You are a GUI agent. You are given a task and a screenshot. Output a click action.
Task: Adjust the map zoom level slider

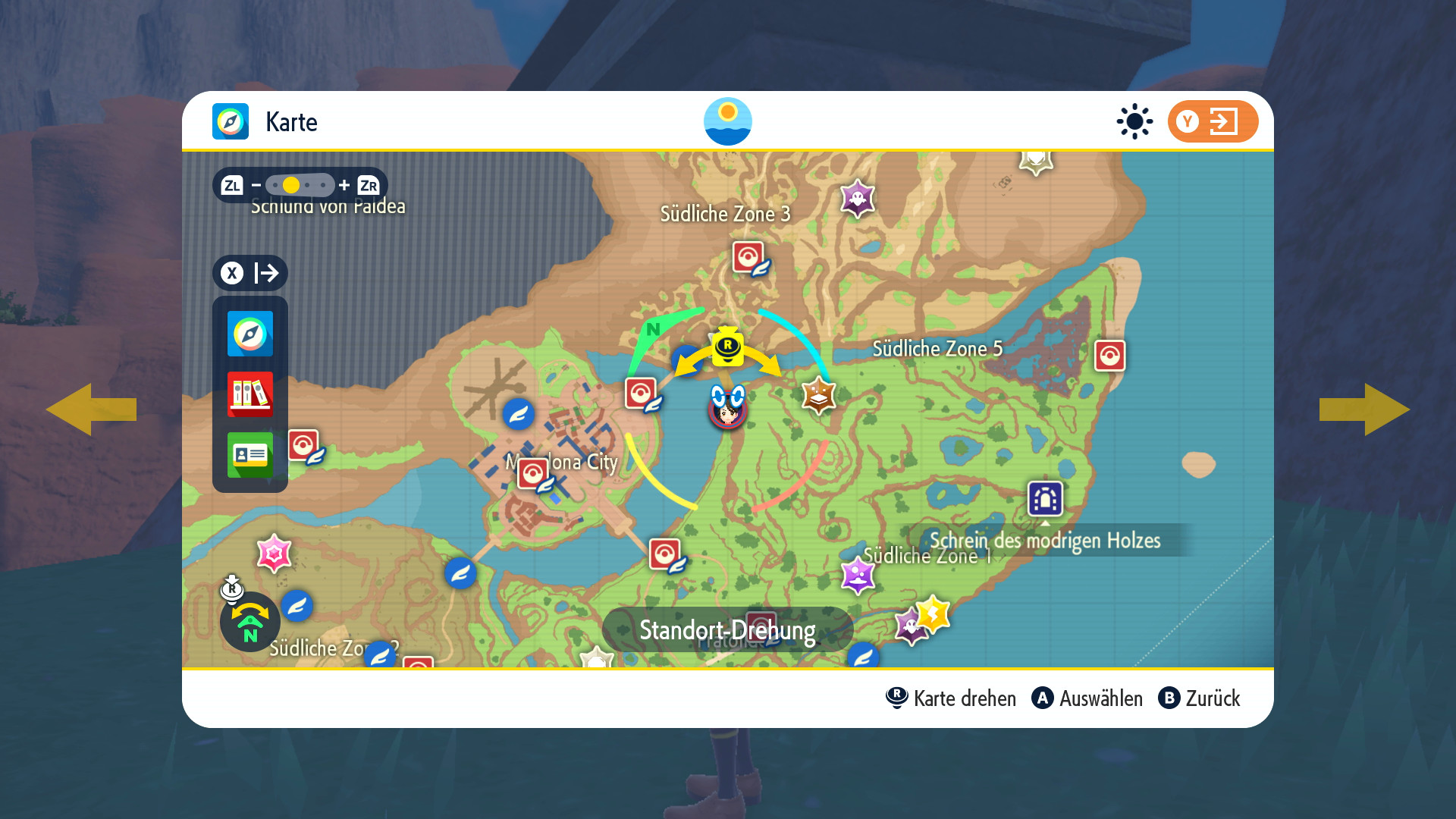[300, 185]
